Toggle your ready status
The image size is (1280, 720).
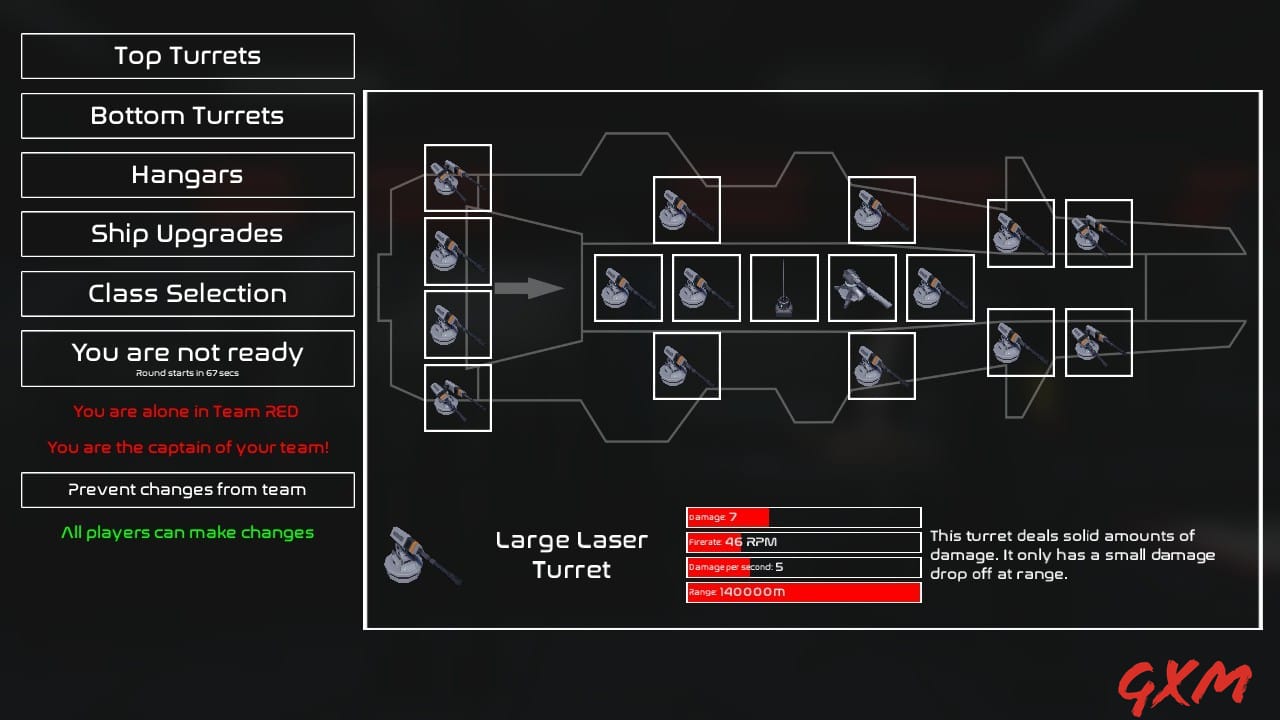(187, 358)
